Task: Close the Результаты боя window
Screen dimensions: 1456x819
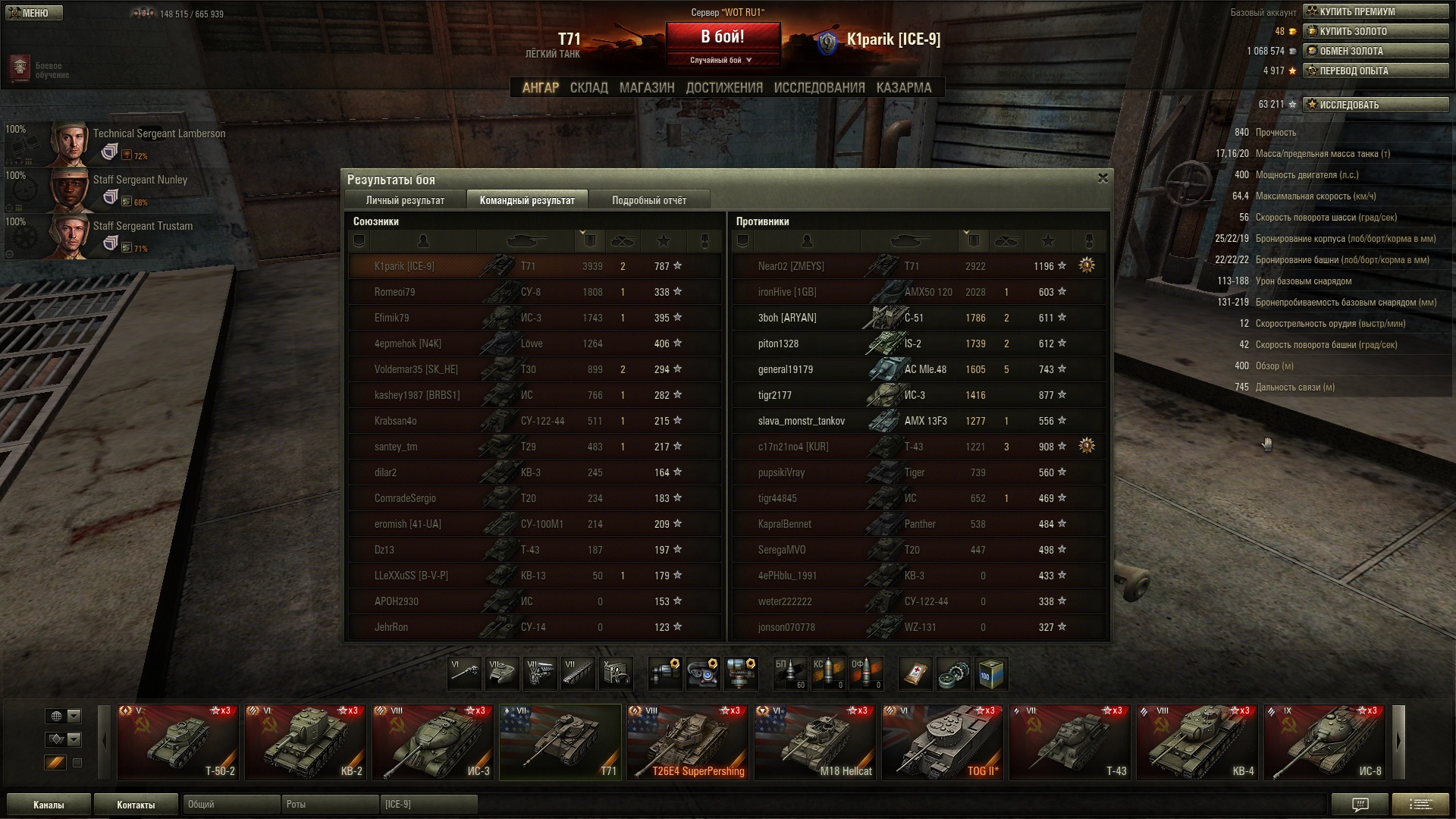Action: [1103, 178]
